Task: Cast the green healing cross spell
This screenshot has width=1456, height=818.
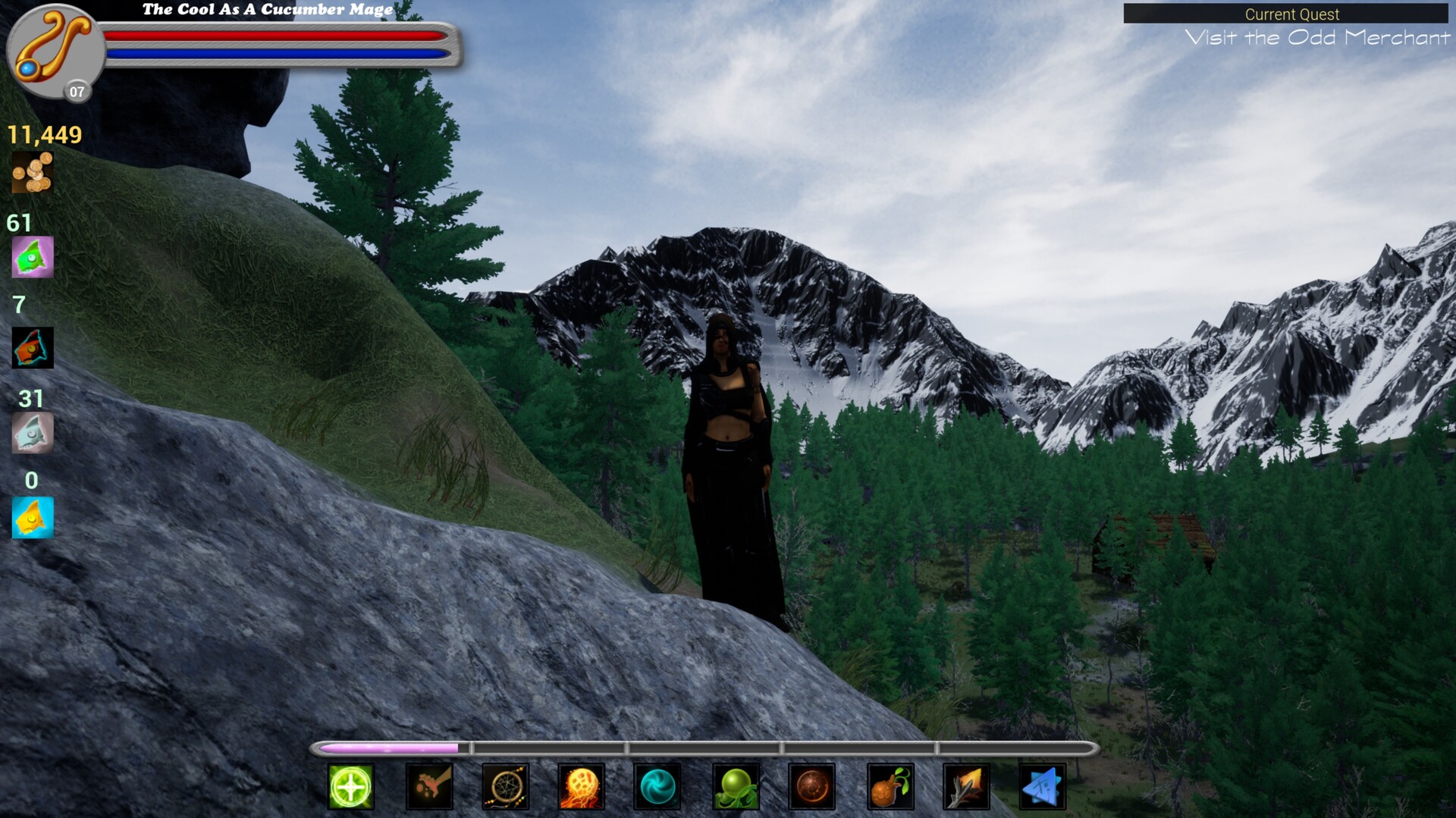Action: click(x=350, y=787)
